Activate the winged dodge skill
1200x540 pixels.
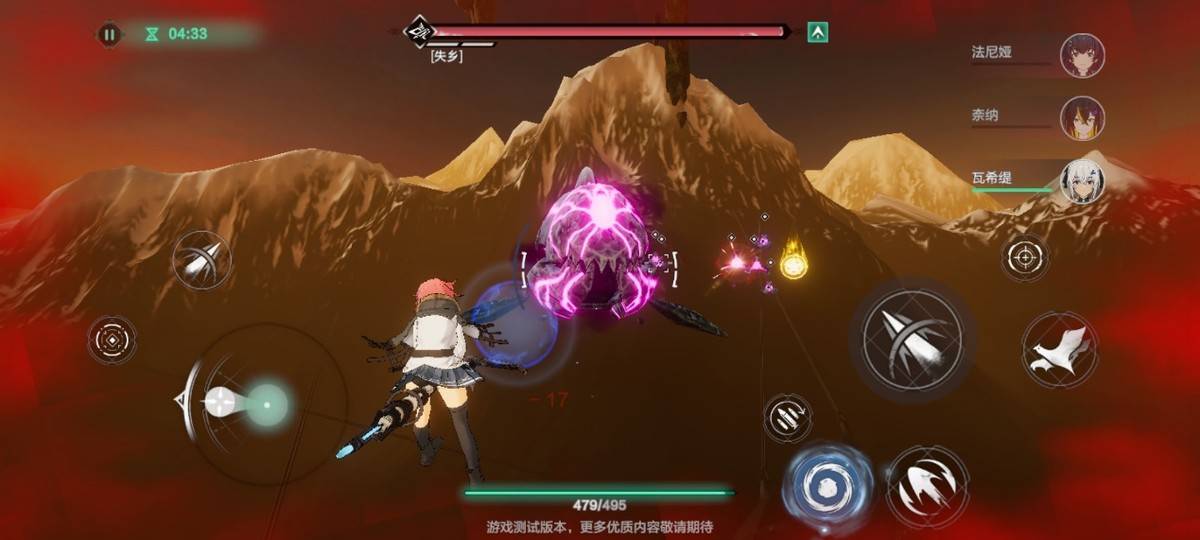(1060, 349)
